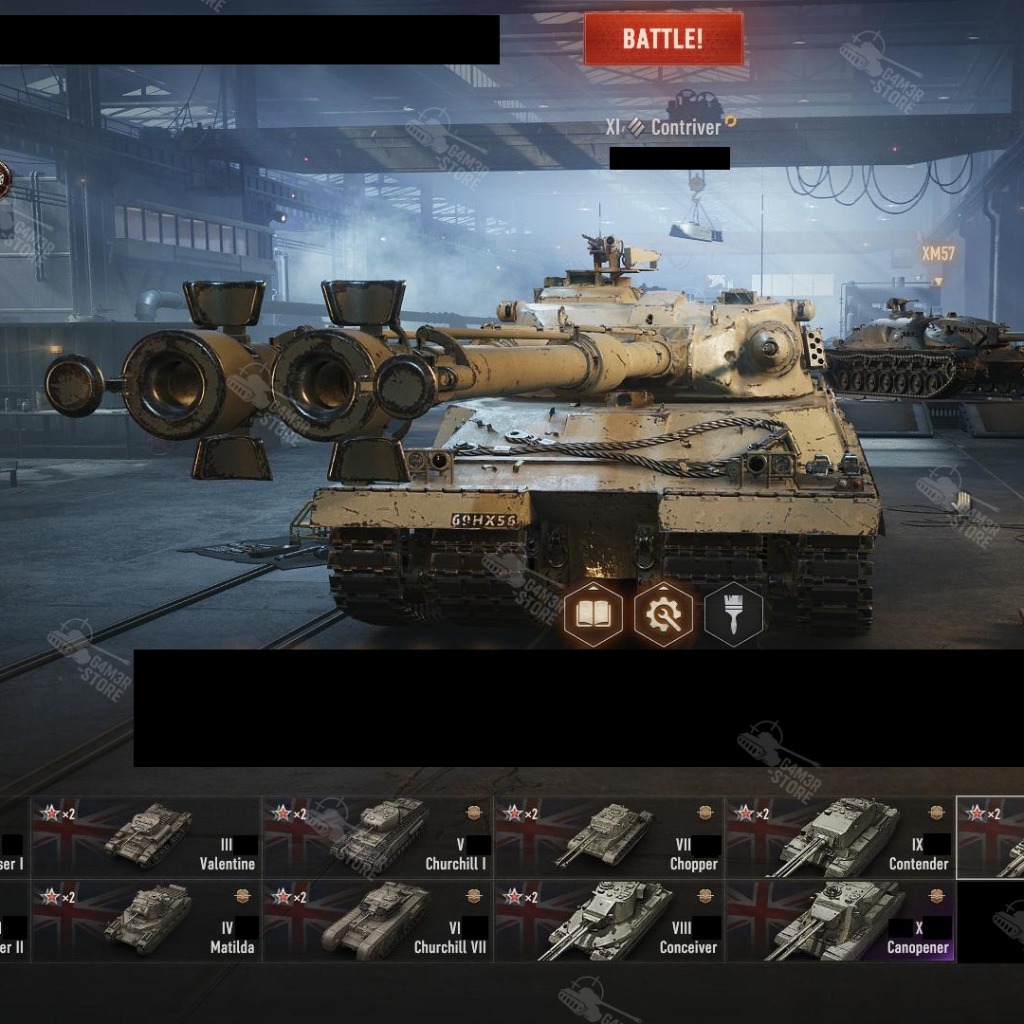
Task: Select the Conceiver tier VIII tank
Action: (x=608, y=921)
